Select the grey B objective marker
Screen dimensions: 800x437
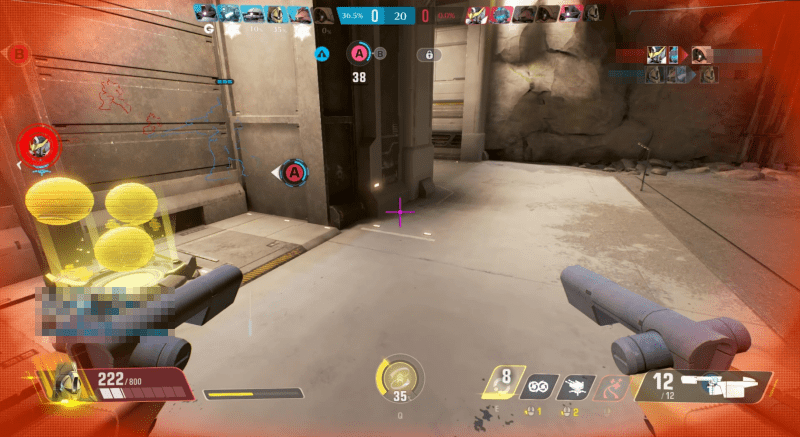380,53
